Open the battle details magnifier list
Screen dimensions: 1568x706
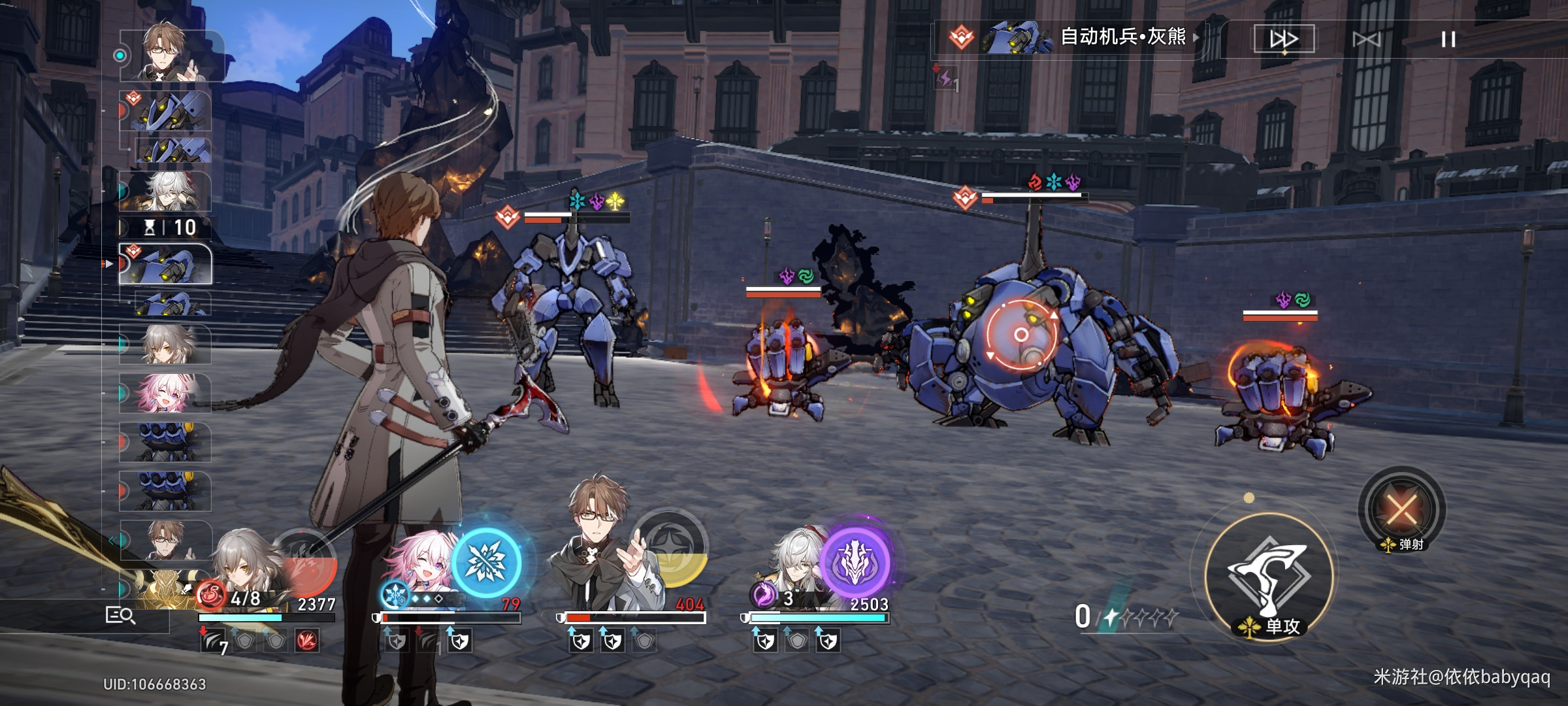point(120,615)
